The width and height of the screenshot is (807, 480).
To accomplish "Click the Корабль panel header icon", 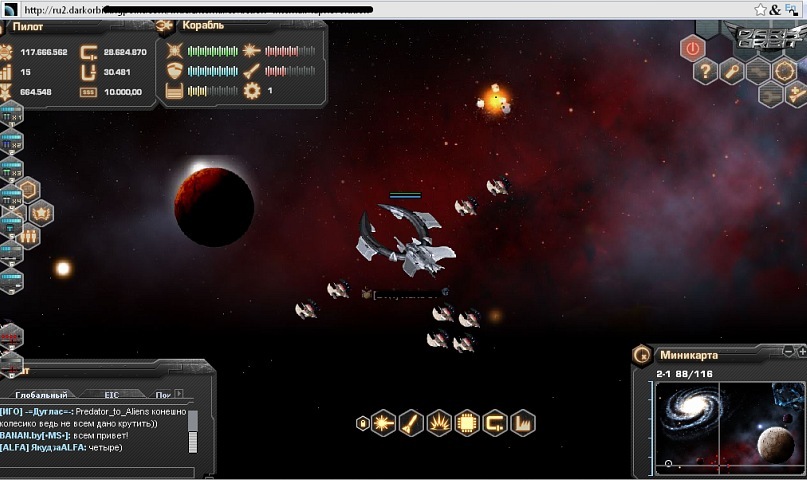I will click(x=166, y=26).
